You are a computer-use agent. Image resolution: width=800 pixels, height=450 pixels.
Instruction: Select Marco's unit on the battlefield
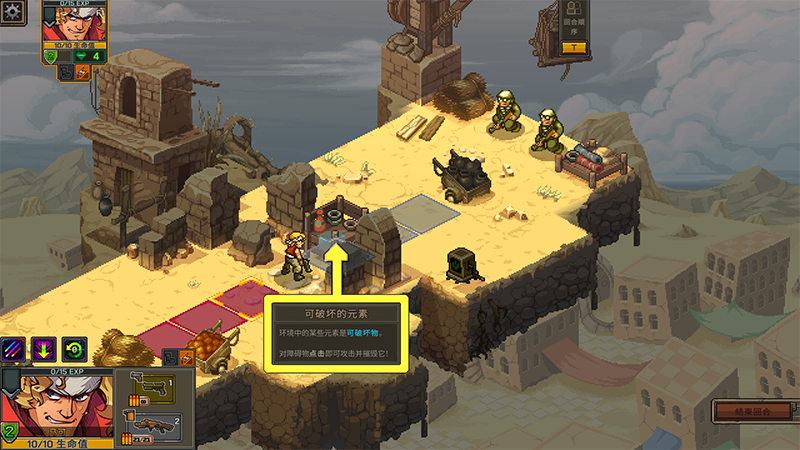[x=295, y=254]
